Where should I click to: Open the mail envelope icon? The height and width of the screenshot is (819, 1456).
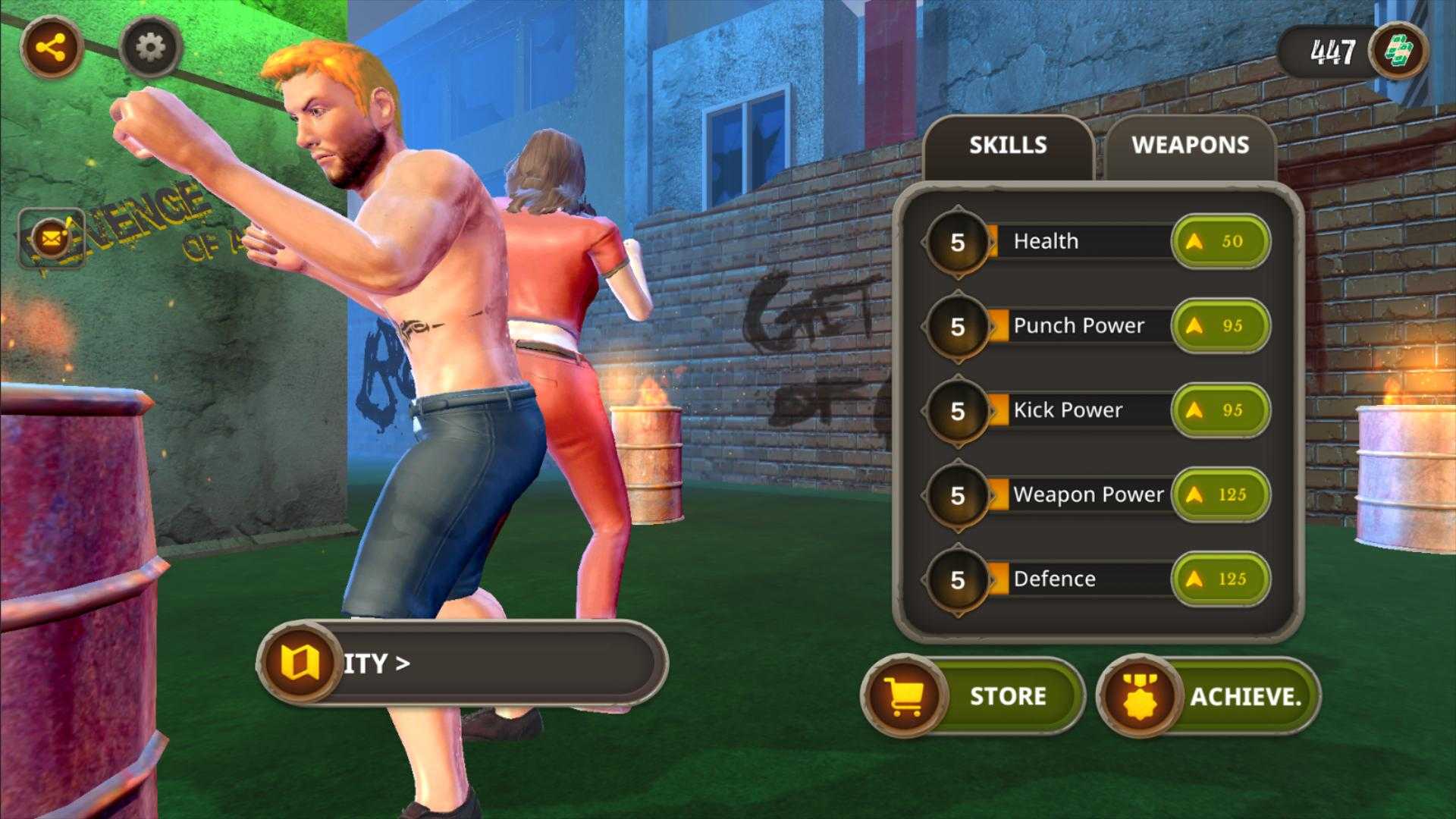(52, 240)
